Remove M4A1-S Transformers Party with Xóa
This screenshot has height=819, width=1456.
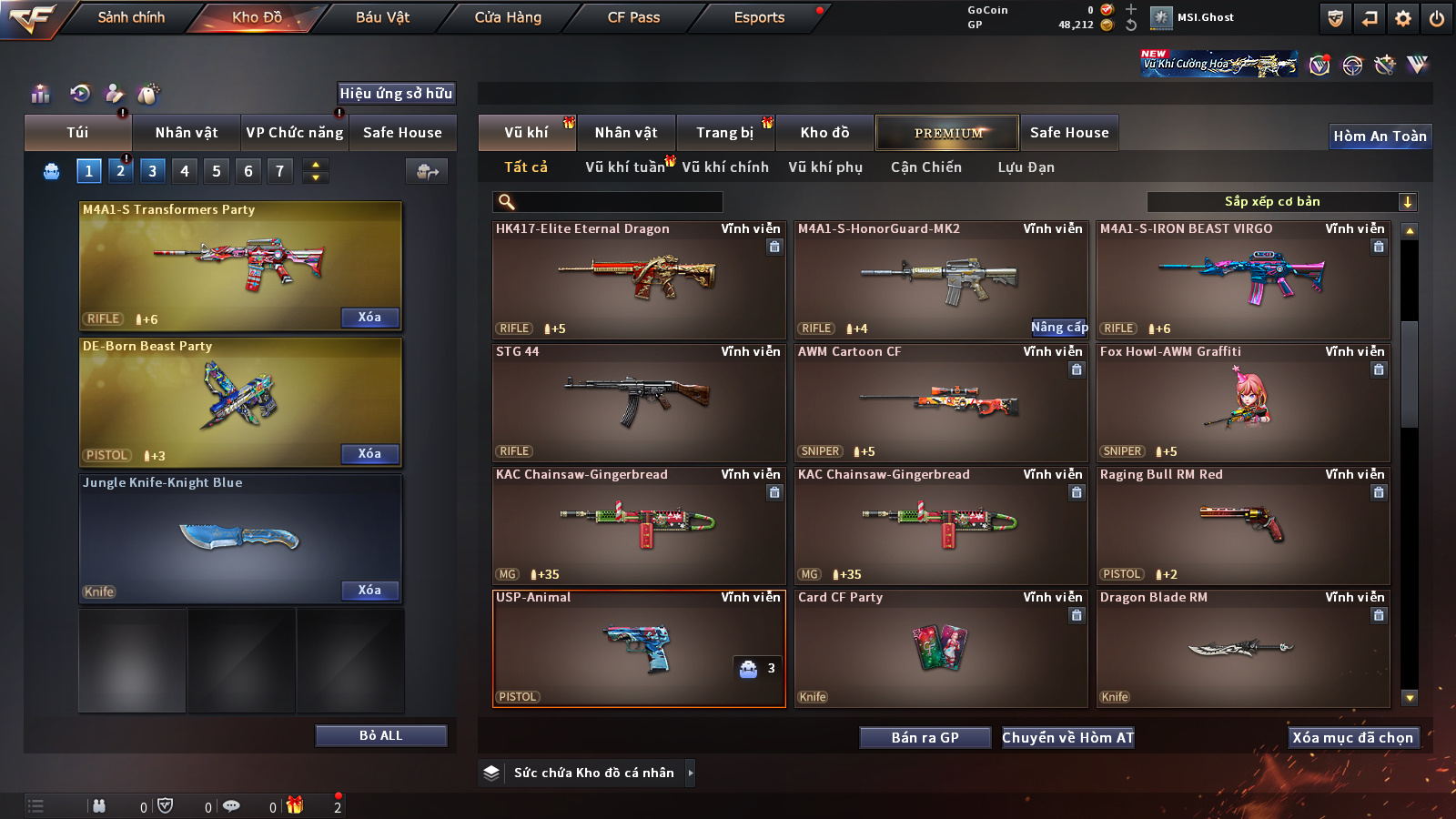click(369, 318)
